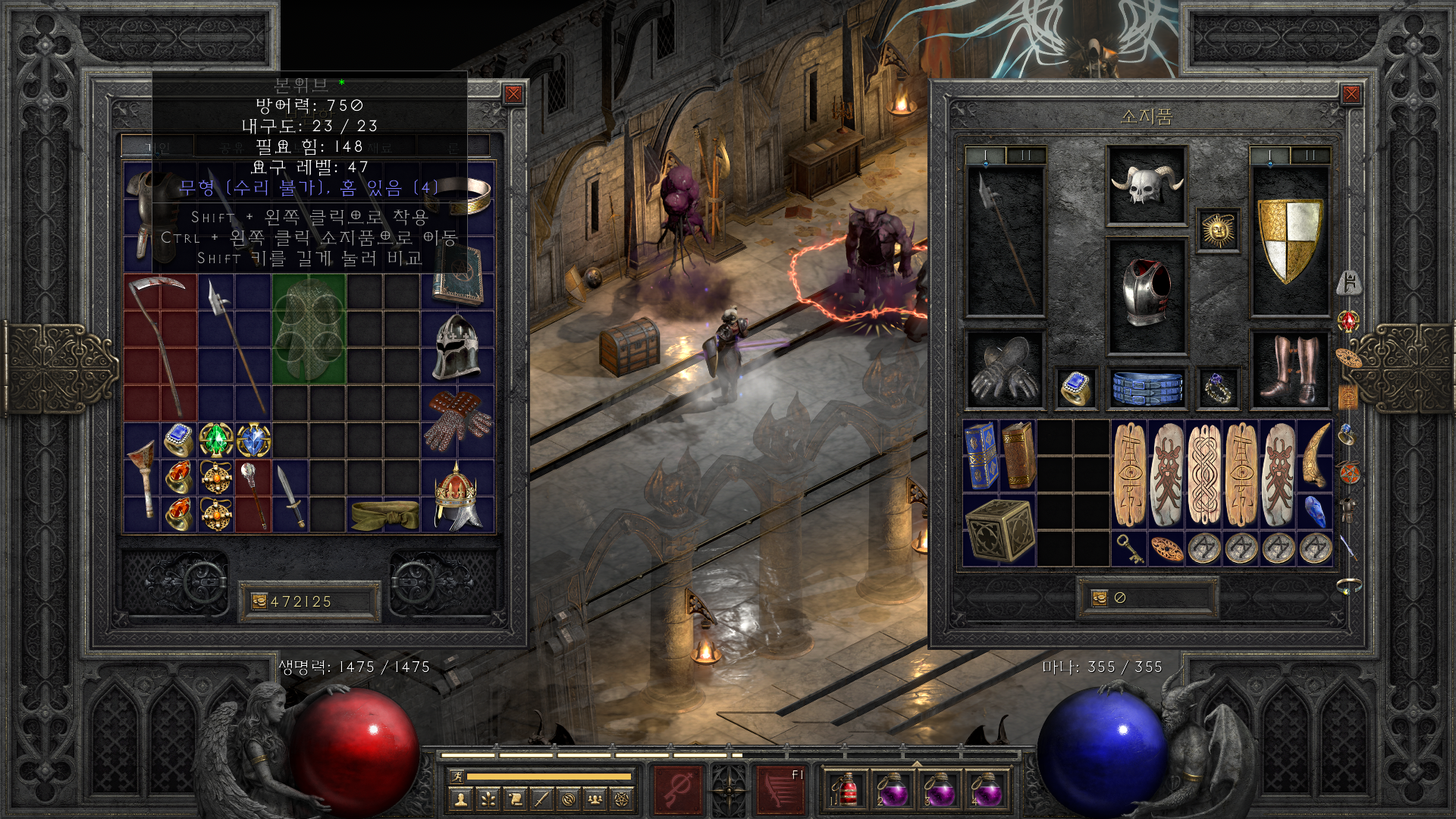Click the studded gloves in the stash
The height and width of the screenshot is (819, 1456).
(457, 422)
